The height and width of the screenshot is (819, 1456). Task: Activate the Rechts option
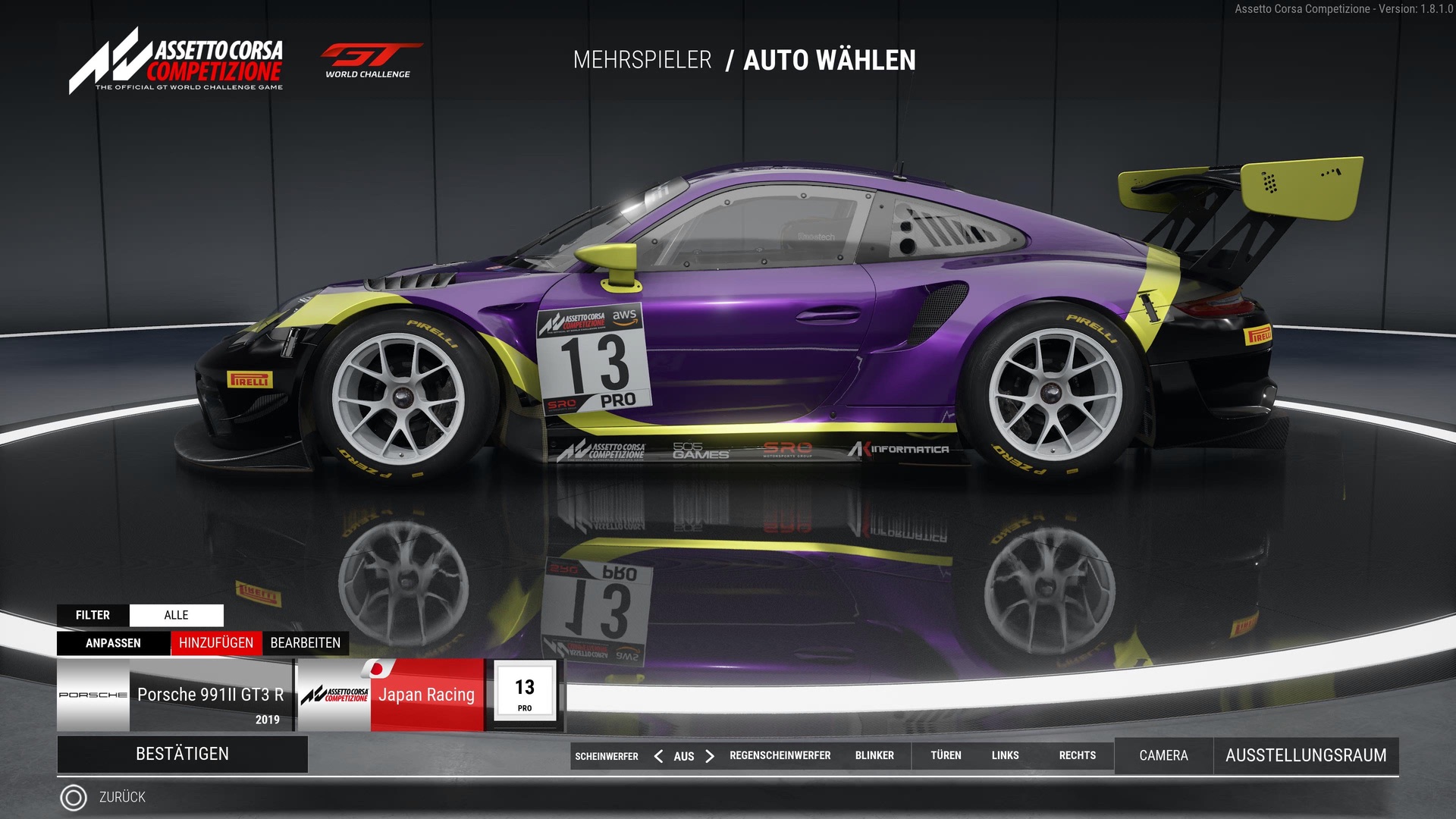tap(1077, 755)
